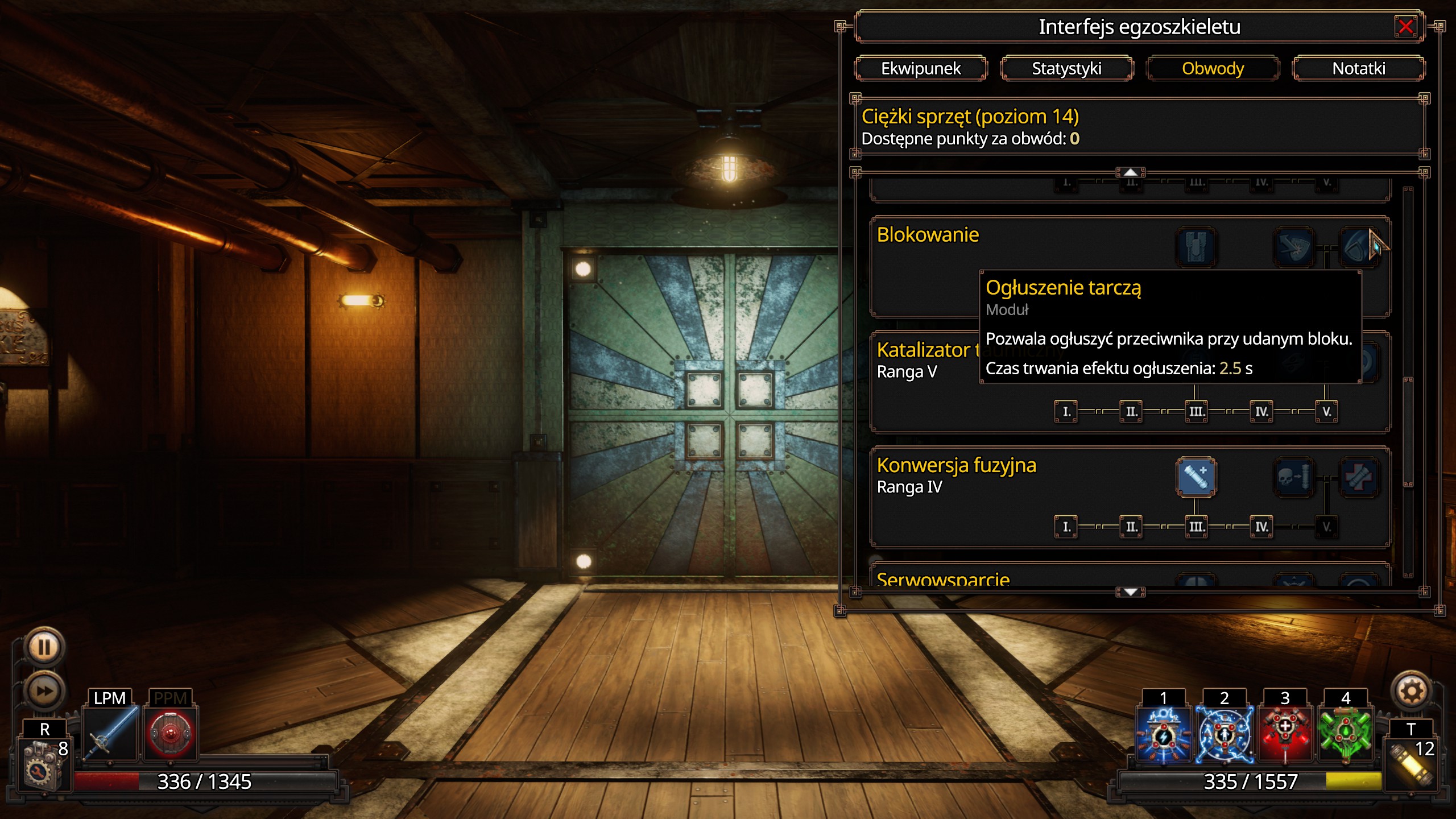This screenshot has width=1456, height=819.
Task: Select Konwersja fuzyjna blue syringe module
Action: coord(1196,477)
